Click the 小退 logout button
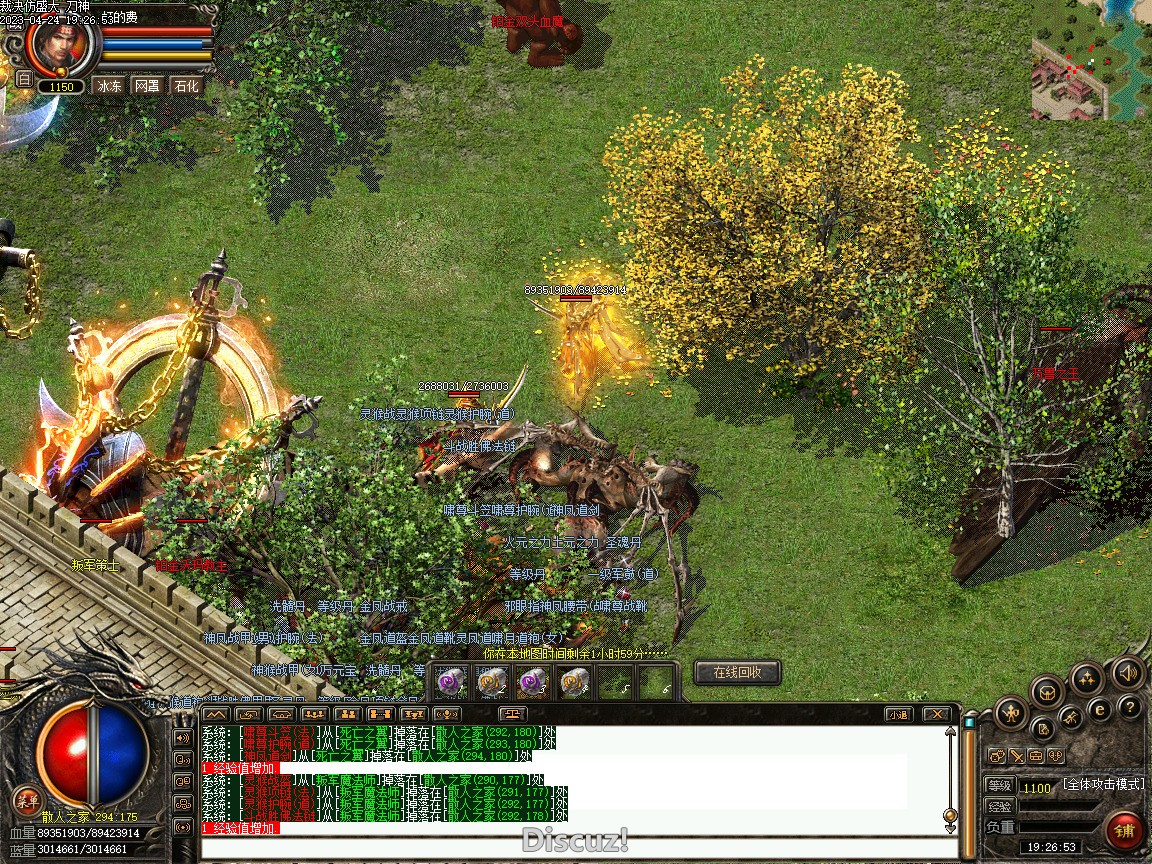 (x=897, y=714)
